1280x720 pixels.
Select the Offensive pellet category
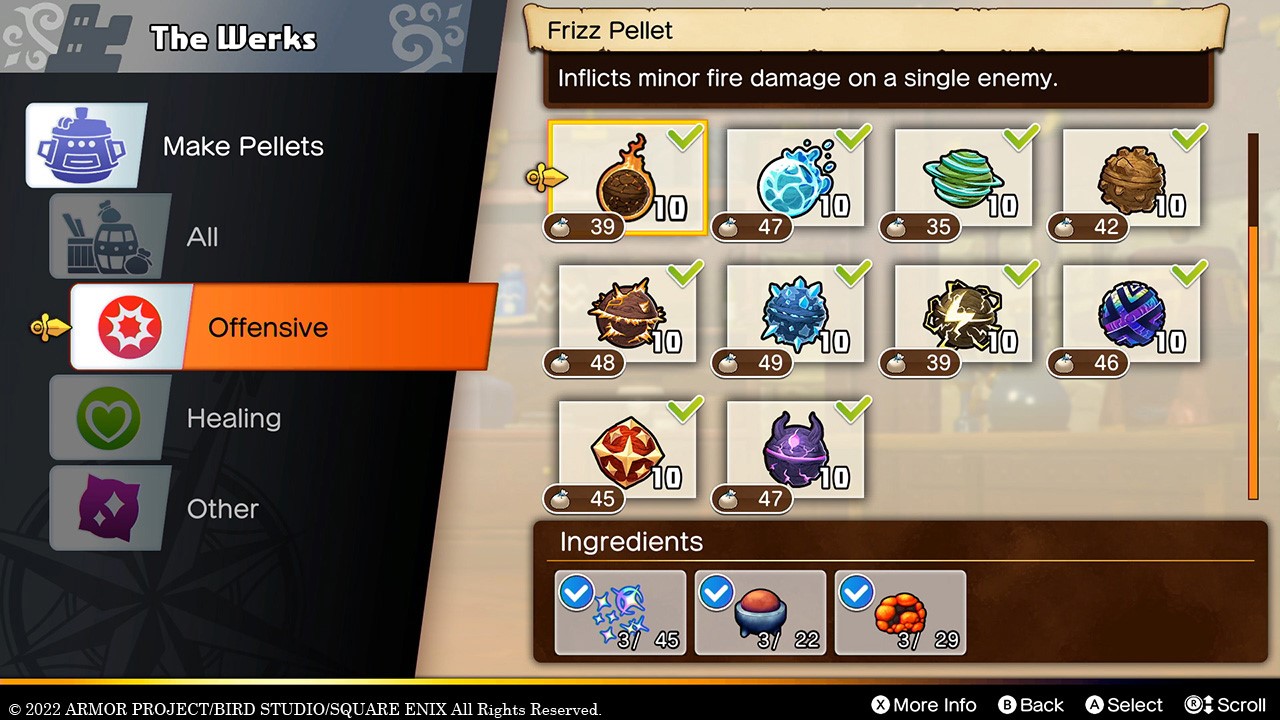(268, 327)
